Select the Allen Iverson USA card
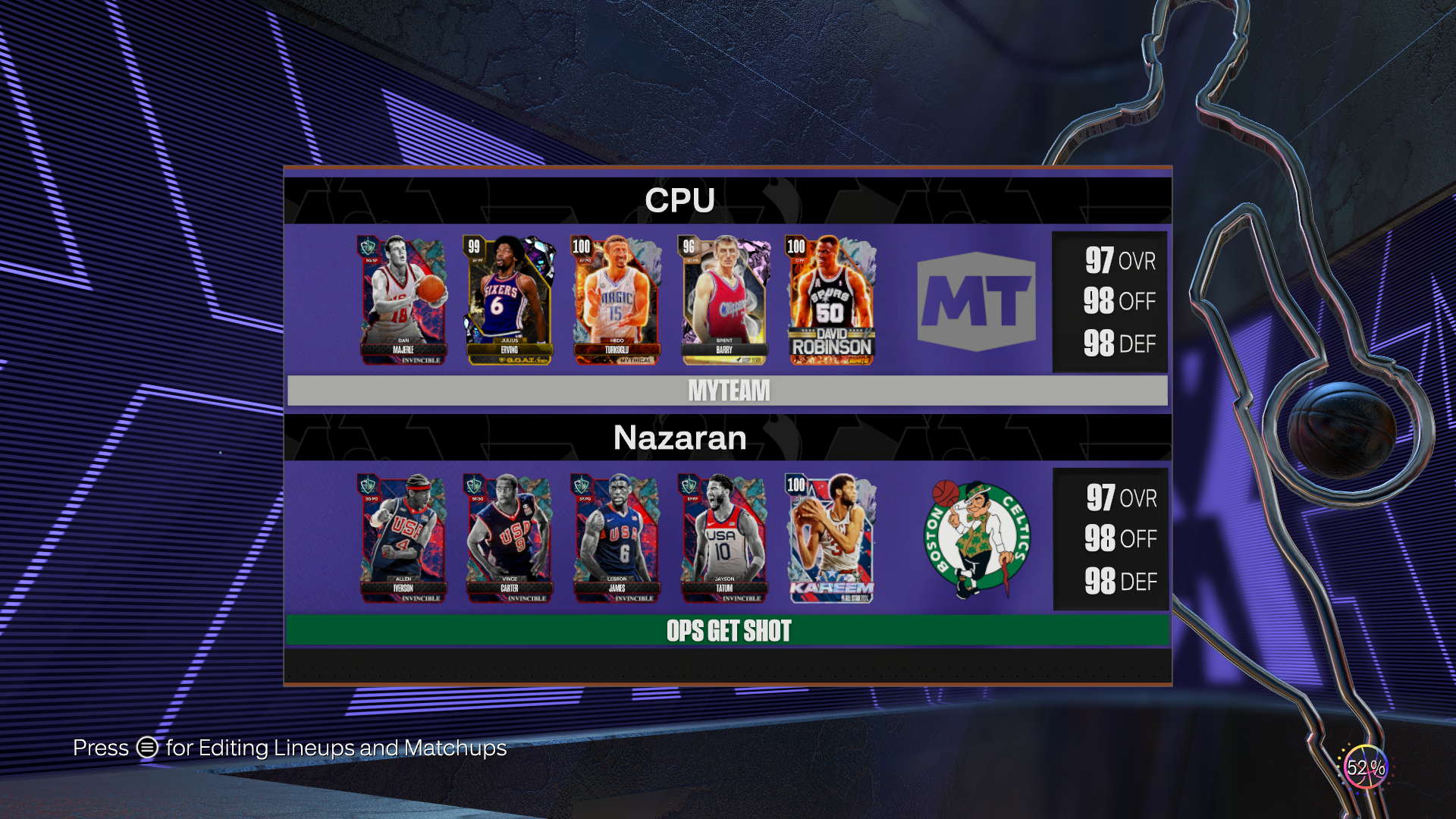 click(403, 538)
